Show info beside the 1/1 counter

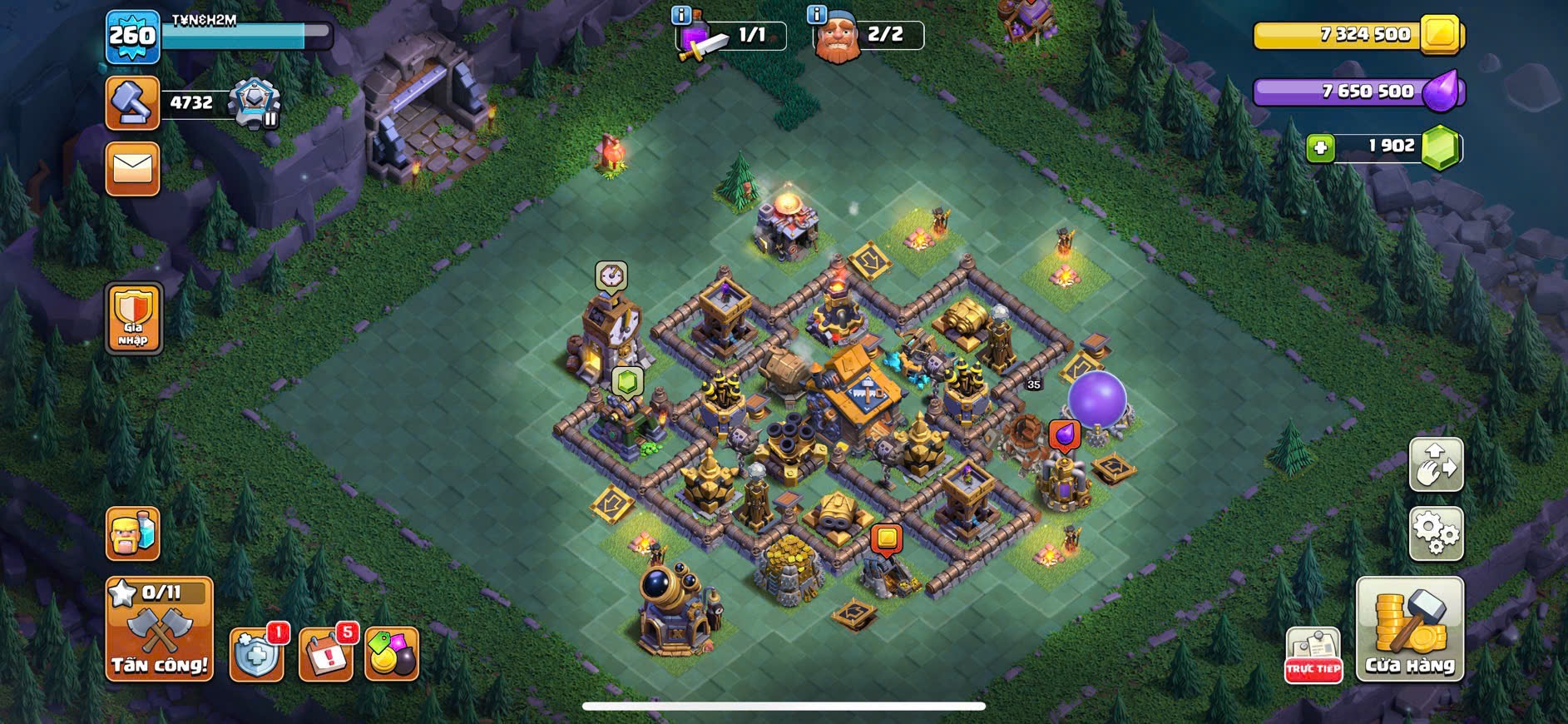(x=680, y=14)
